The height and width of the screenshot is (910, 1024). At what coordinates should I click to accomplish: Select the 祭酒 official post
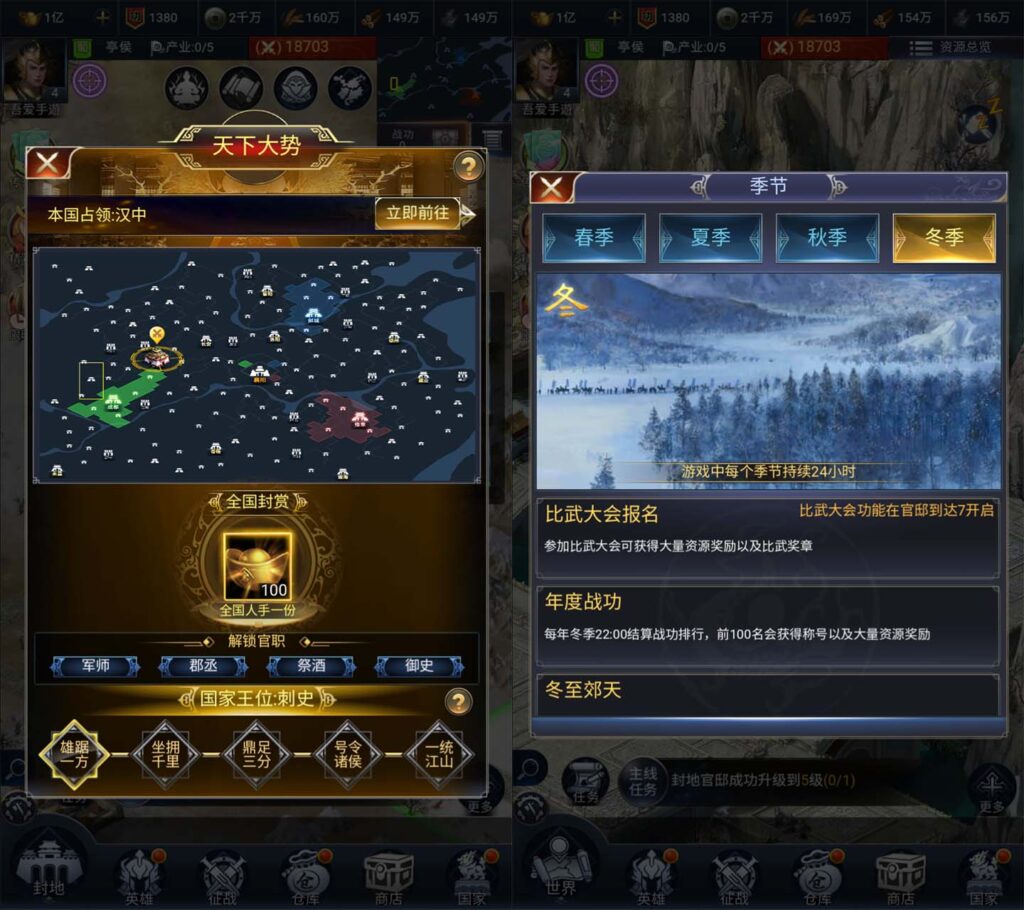(312, 666)
